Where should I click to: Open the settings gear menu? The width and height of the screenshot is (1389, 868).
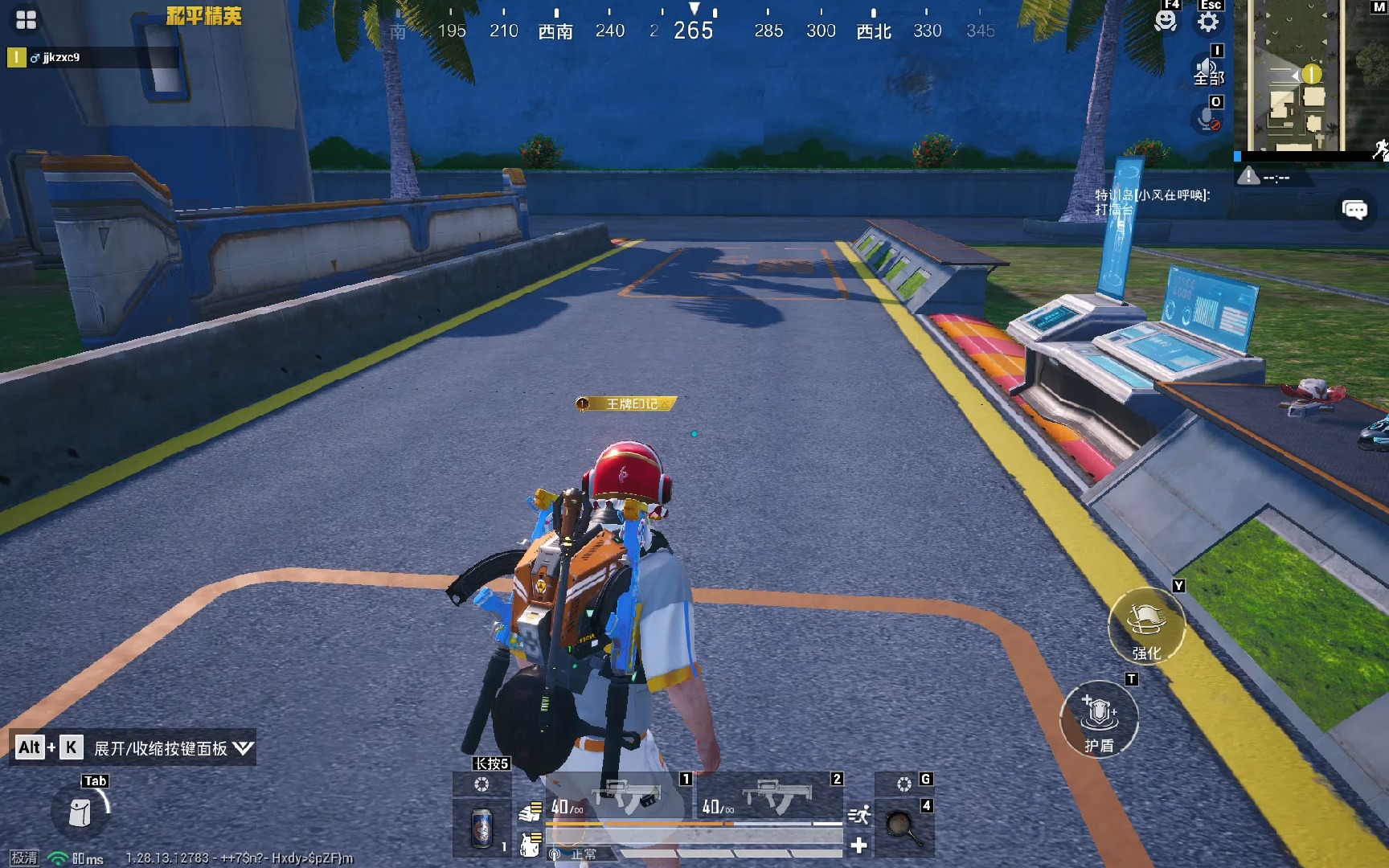coord(1208,21)
